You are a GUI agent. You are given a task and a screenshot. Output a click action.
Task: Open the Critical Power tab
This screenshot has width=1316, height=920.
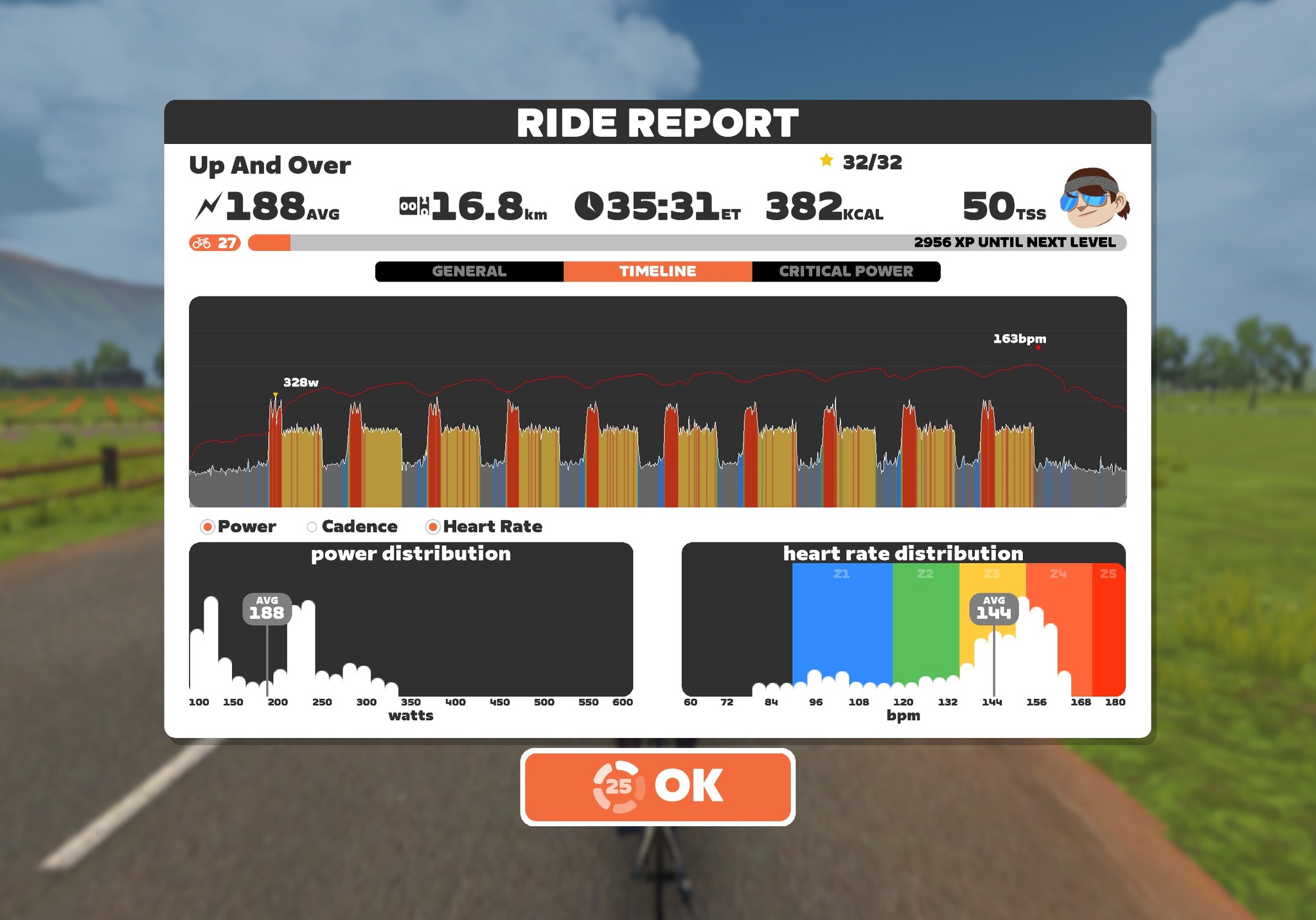coord(846,271)
